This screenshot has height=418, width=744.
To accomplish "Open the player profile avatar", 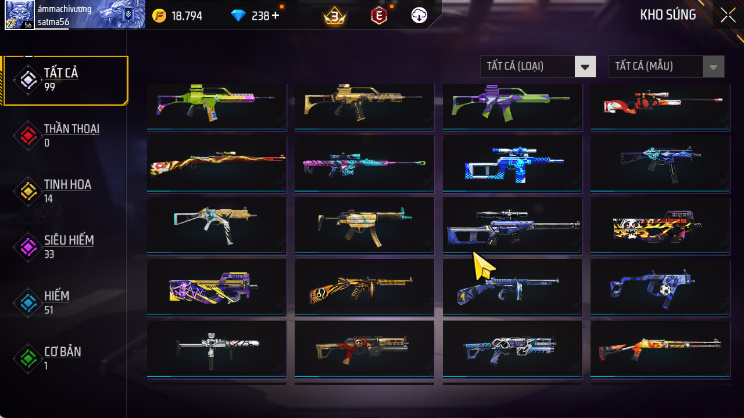I will click(x=18, y=15).
